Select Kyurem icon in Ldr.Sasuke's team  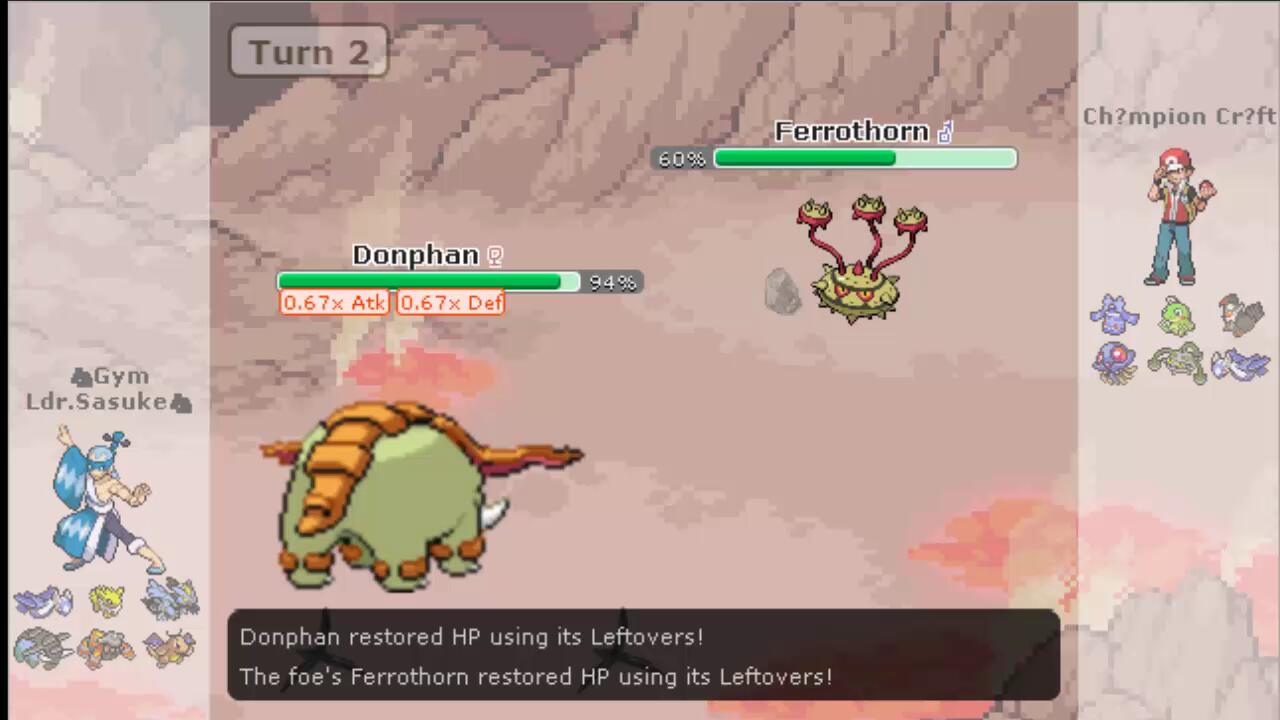point(171,600)
